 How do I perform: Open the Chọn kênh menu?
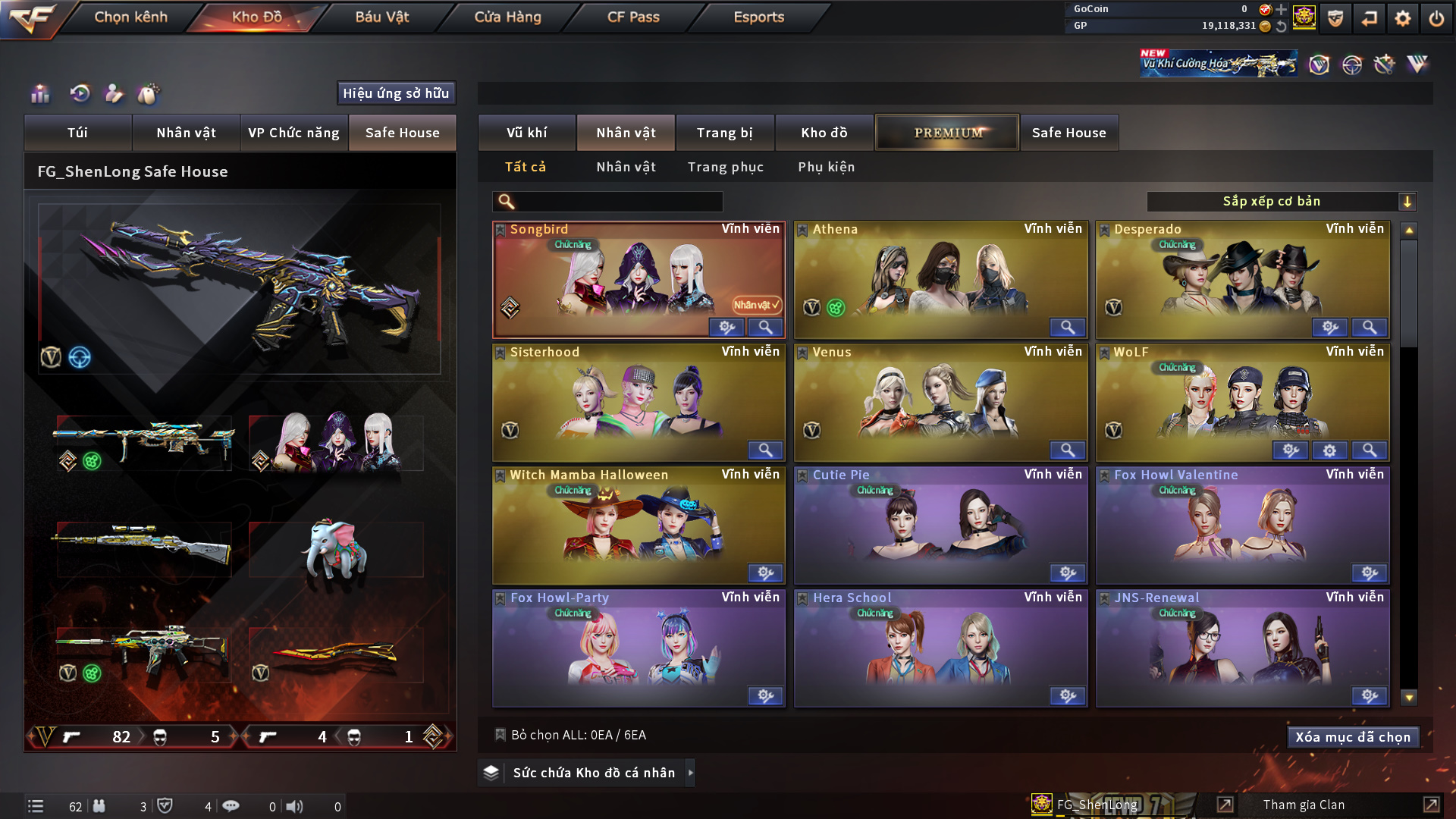130,17
